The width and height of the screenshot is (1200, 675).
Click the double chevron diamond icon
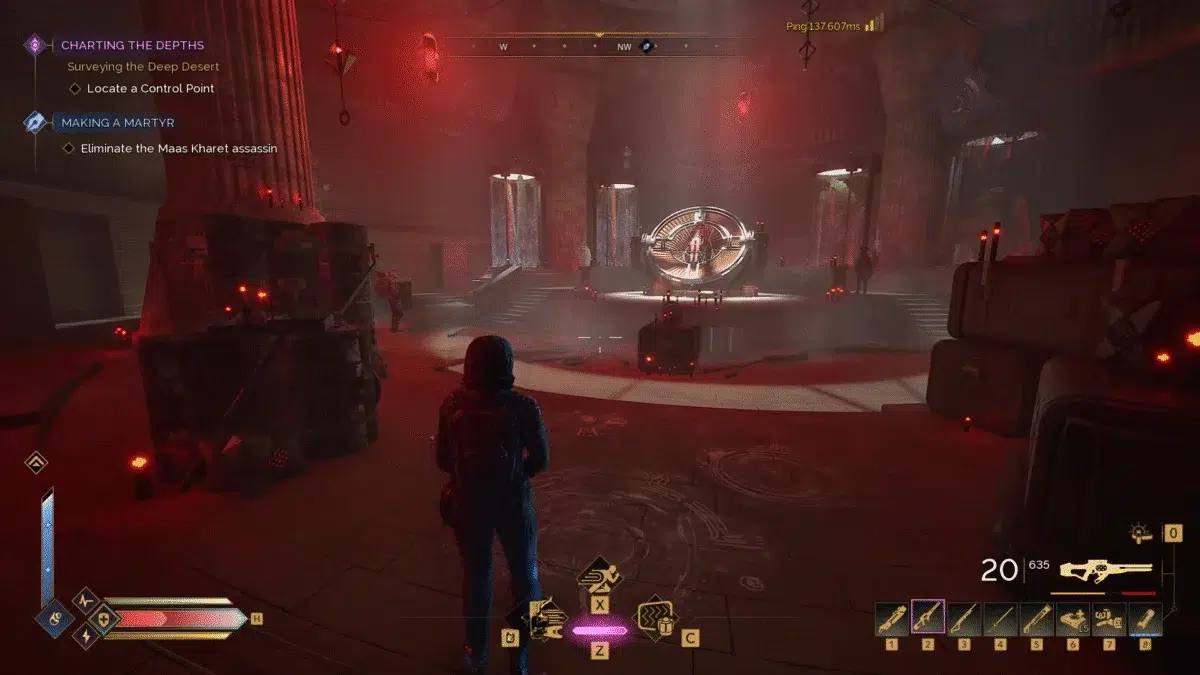click(36, 462)
